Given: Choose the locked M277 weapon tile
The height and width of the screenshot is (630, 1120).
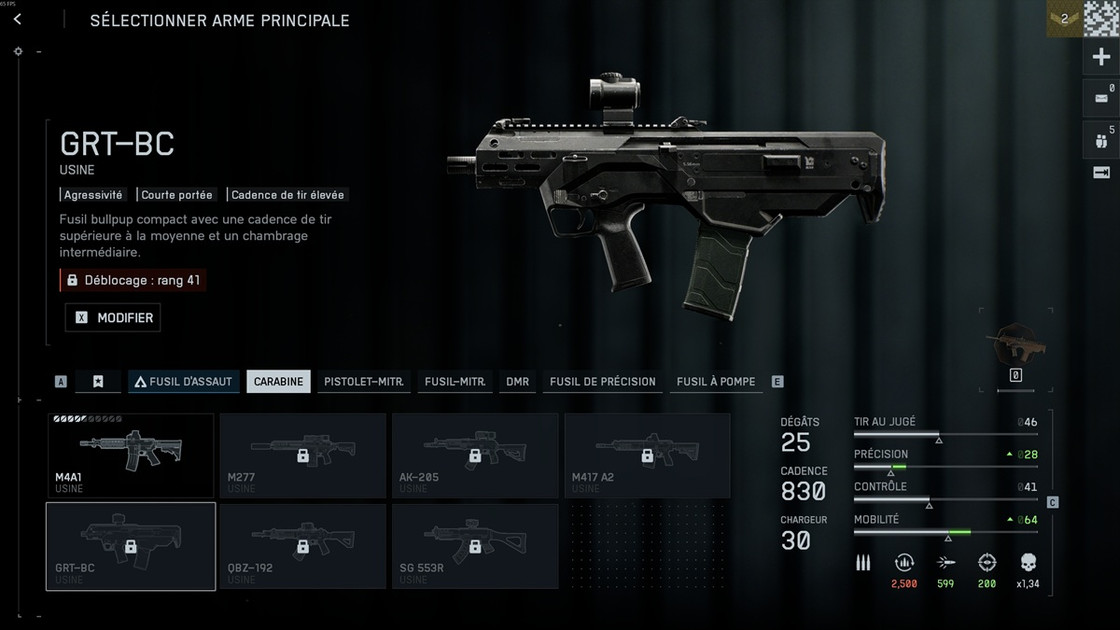Looking at the screenshot, I should tap(302, 455).
